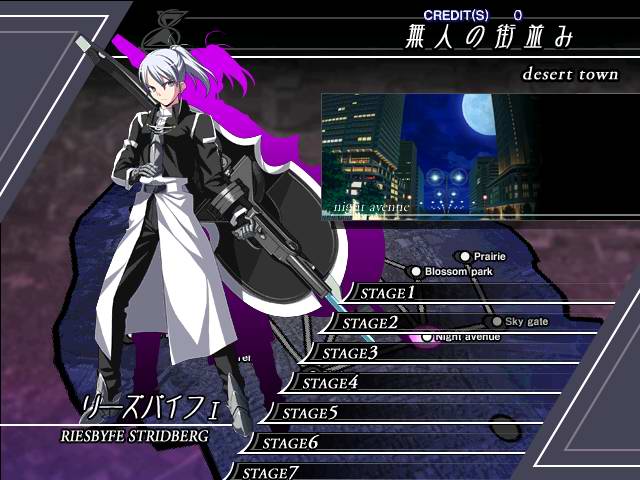Select the Night avenue map marker
The width and height of the screenshot is (640, 480).
pyautogui.click(x=427, y=337)
